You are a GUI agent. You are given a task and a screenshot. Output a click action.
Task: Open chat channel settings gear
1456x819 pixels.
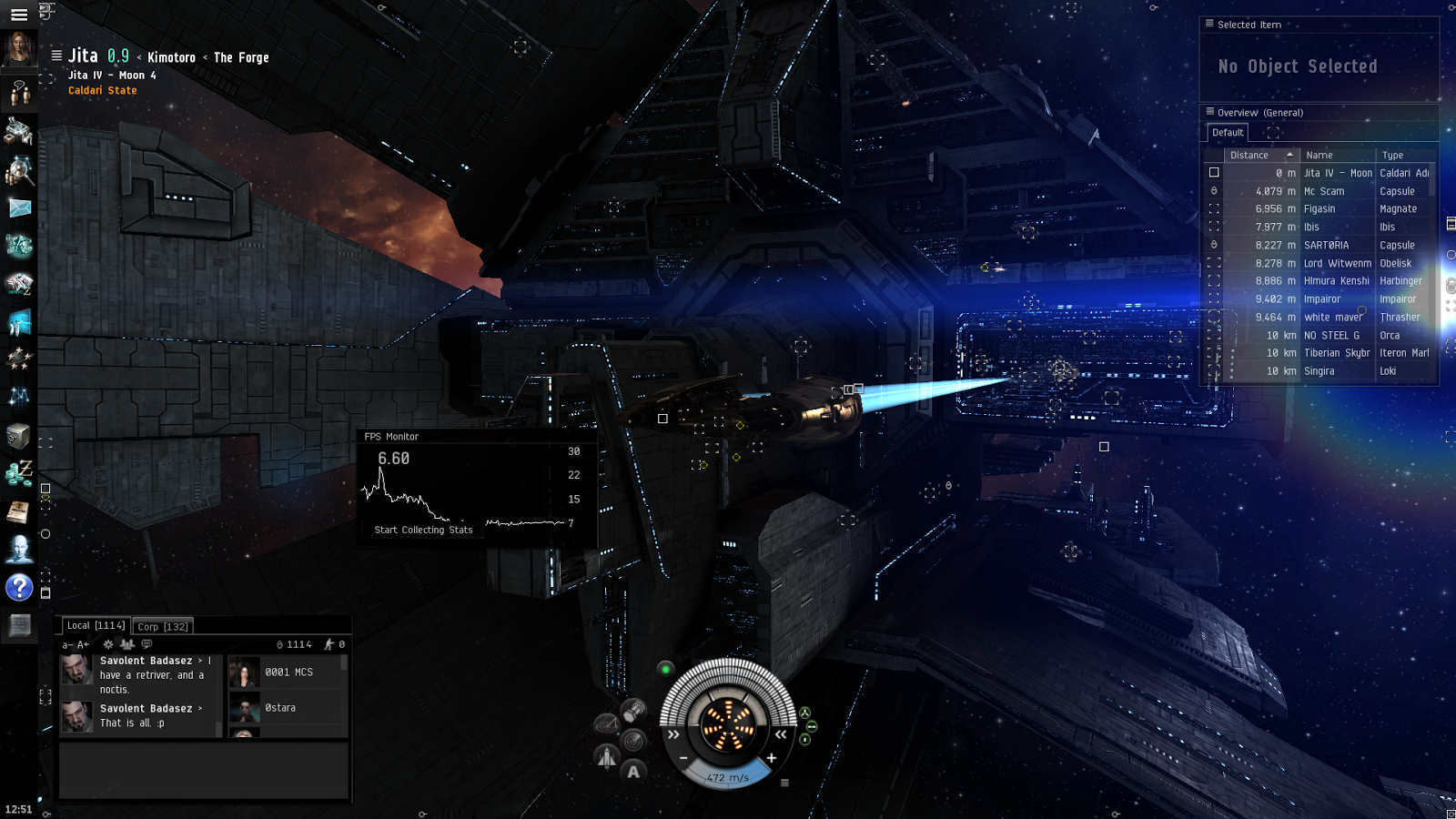pyautogui.click(x=108, y=644)
